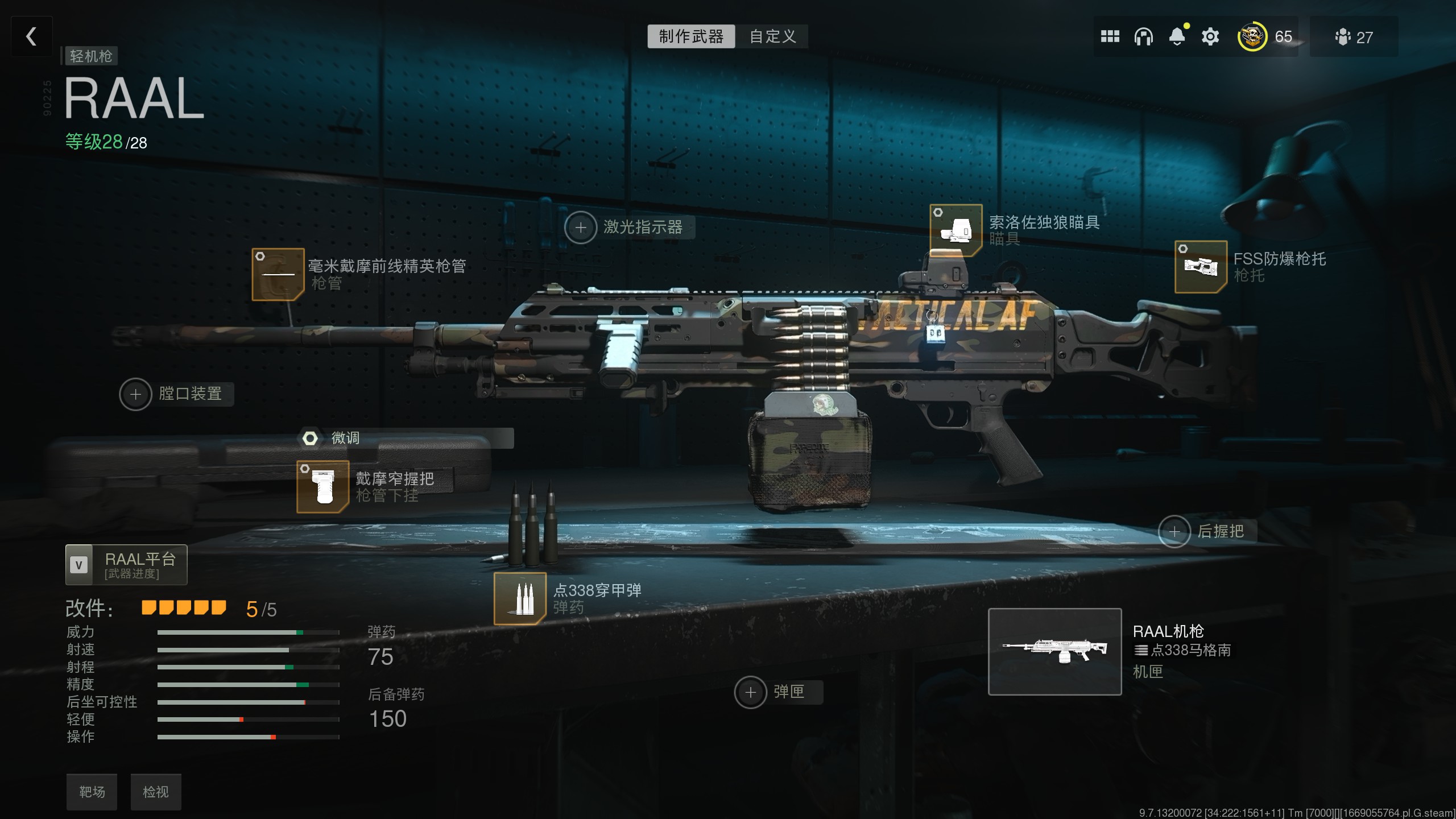Screen dimensions: 1456x819
Task: Click the 检视 inspect button
Action: click(x=156, y=792)
